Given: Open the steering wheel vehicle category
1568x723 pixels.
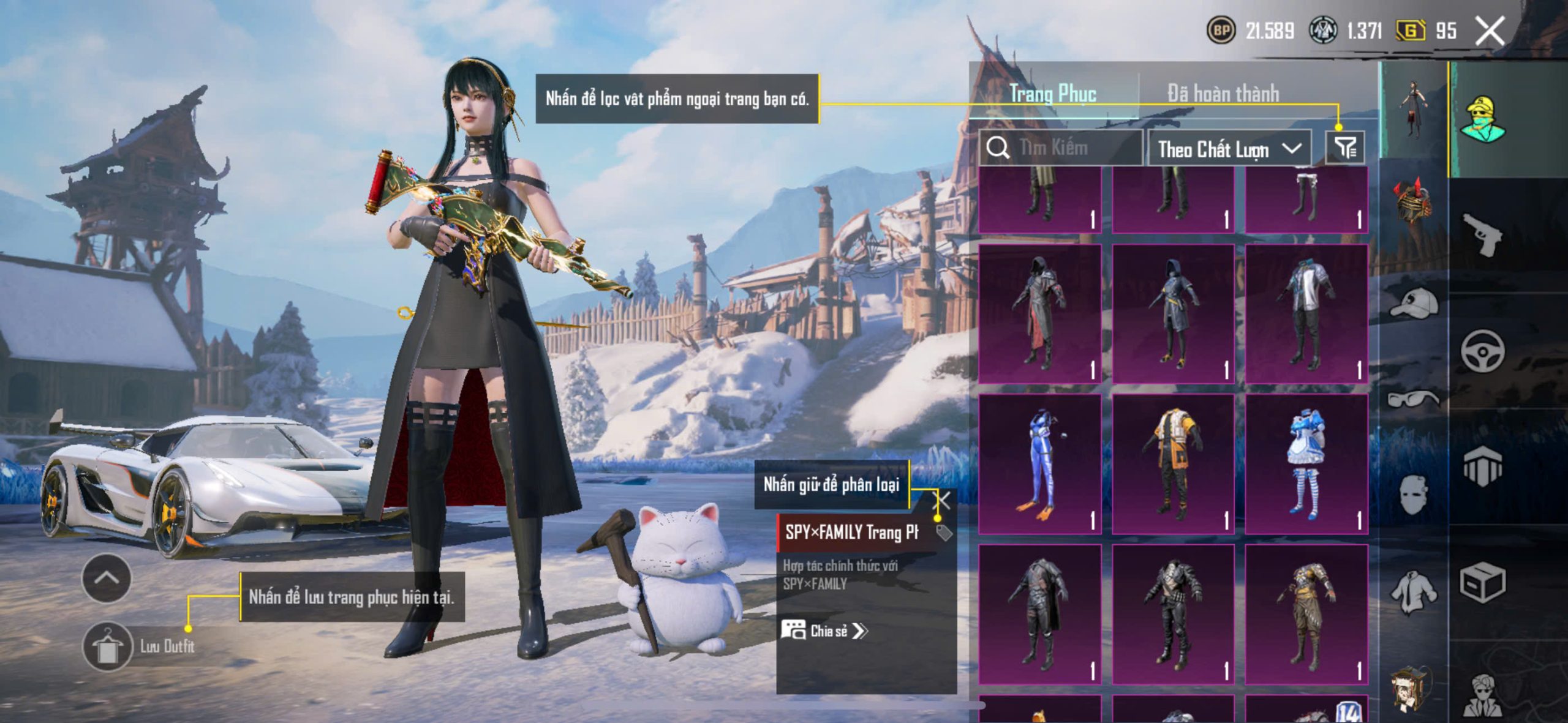Looking at the screenshot, I should (1482, 351).
